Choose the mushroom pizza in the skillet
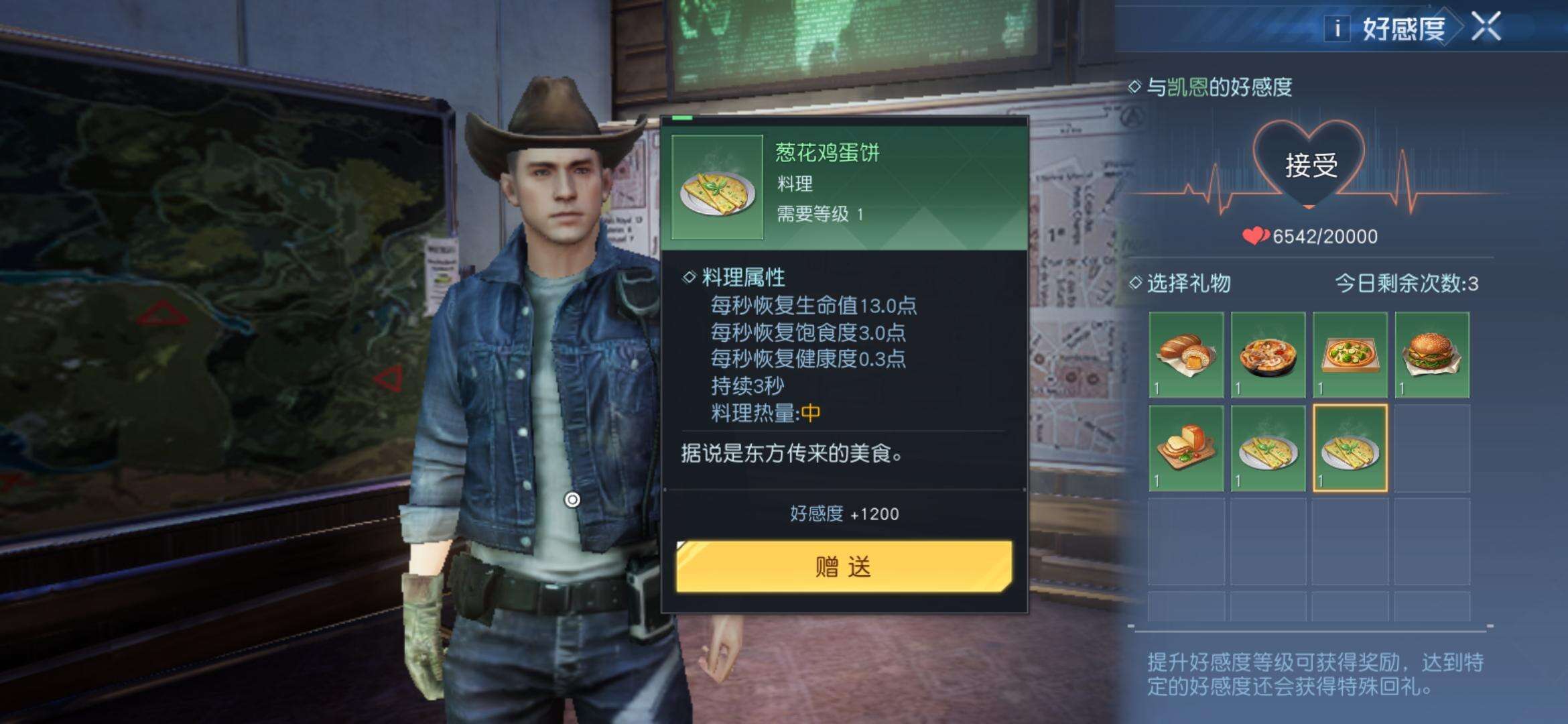 [x=1268, y=355]
